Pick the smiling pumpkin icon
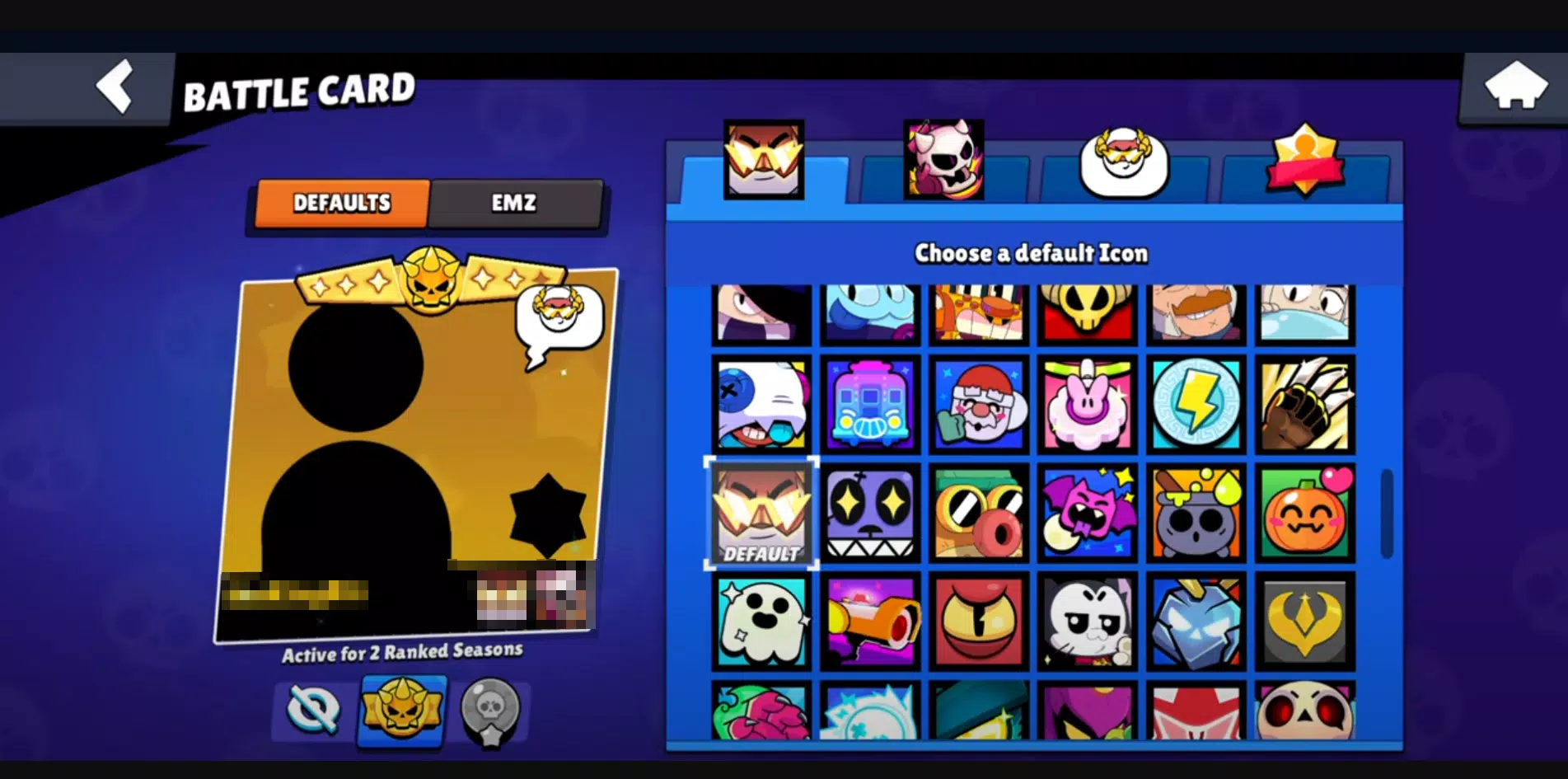Screen dimensions: 1568x779 point(1304,511)
